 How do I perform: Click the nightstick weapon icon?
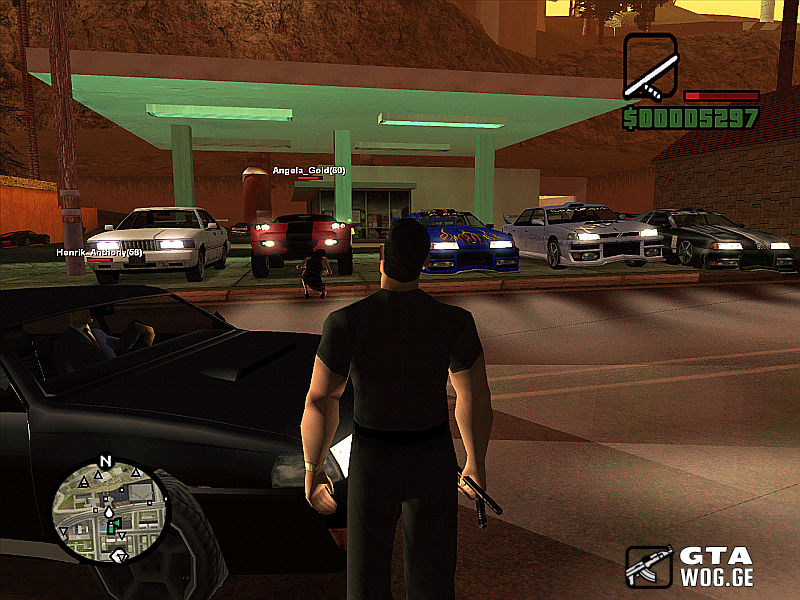coord(650,67)
